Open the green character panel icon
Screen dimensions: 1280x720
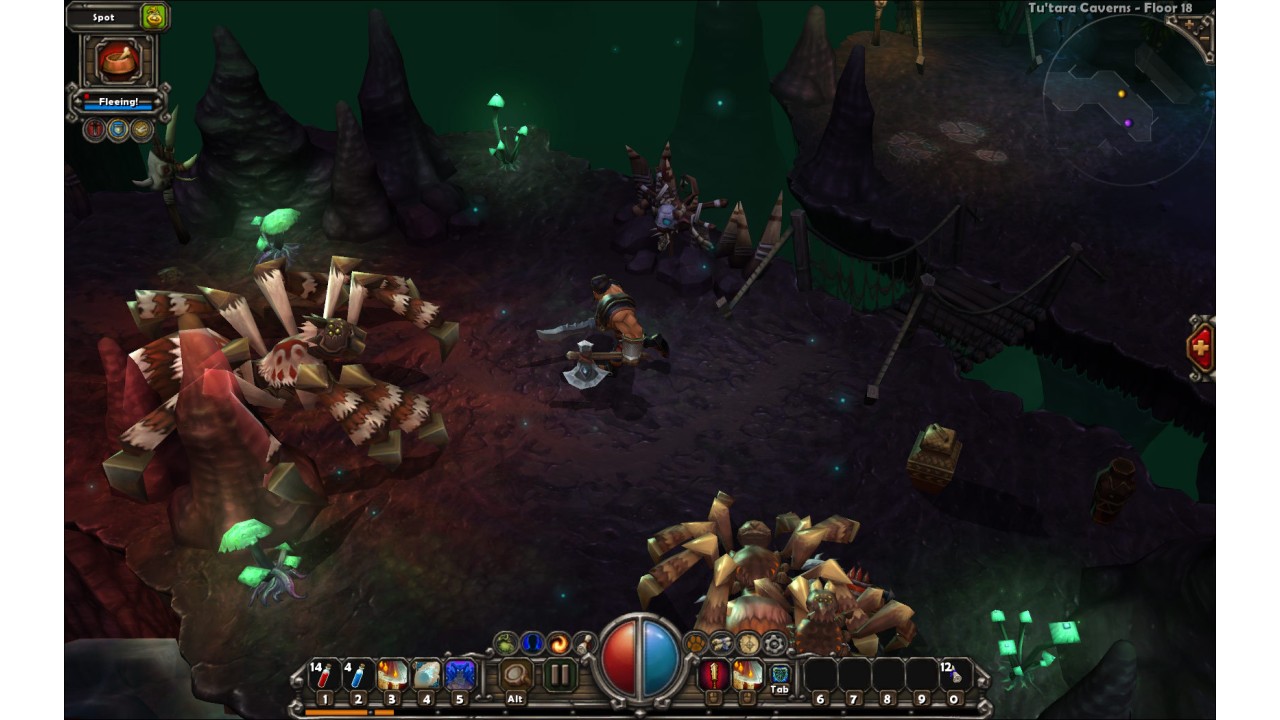(507, 643)
